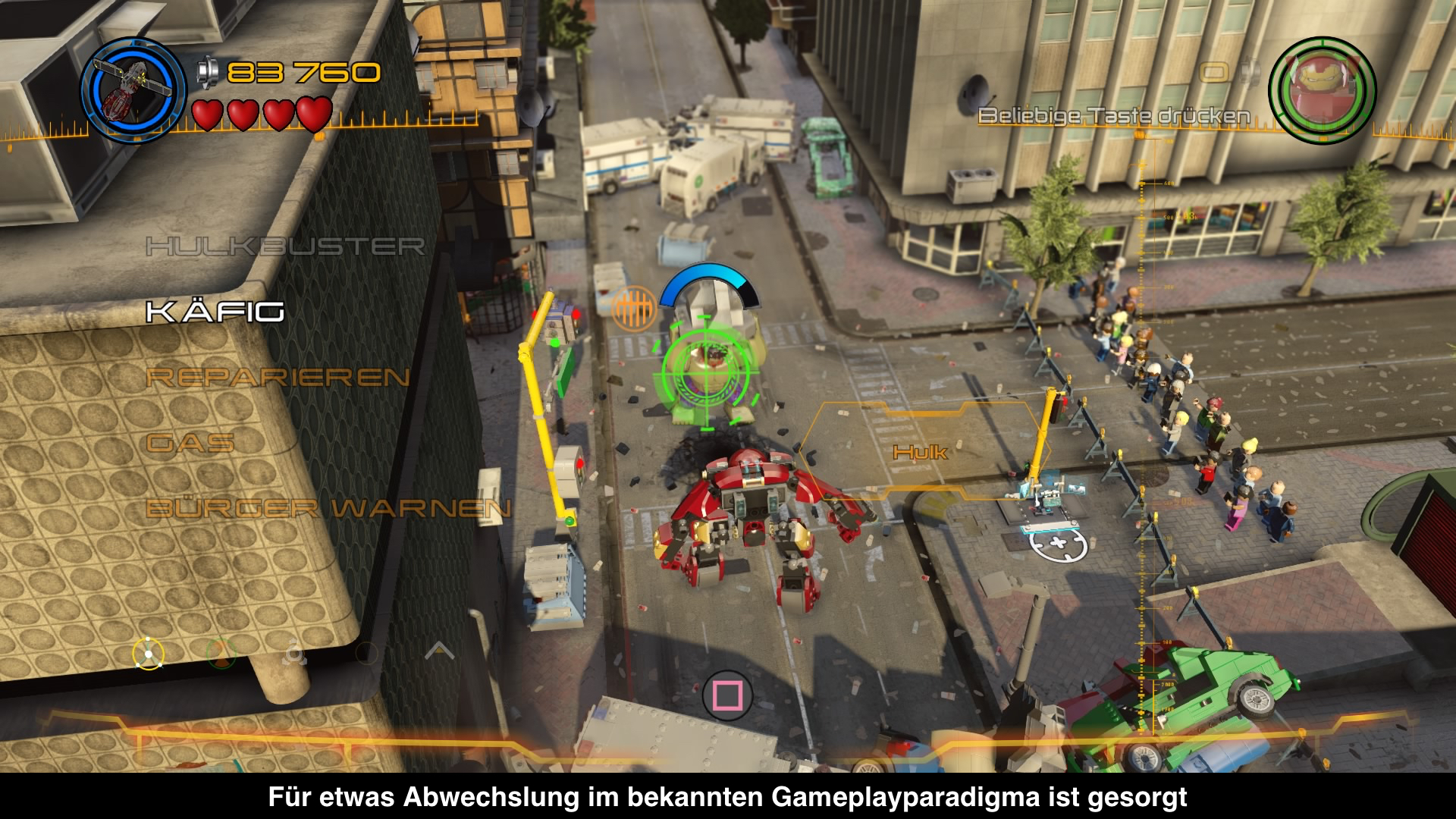
Task: Select the white crosshair marker by the crane
Action: pos(1058,543)
